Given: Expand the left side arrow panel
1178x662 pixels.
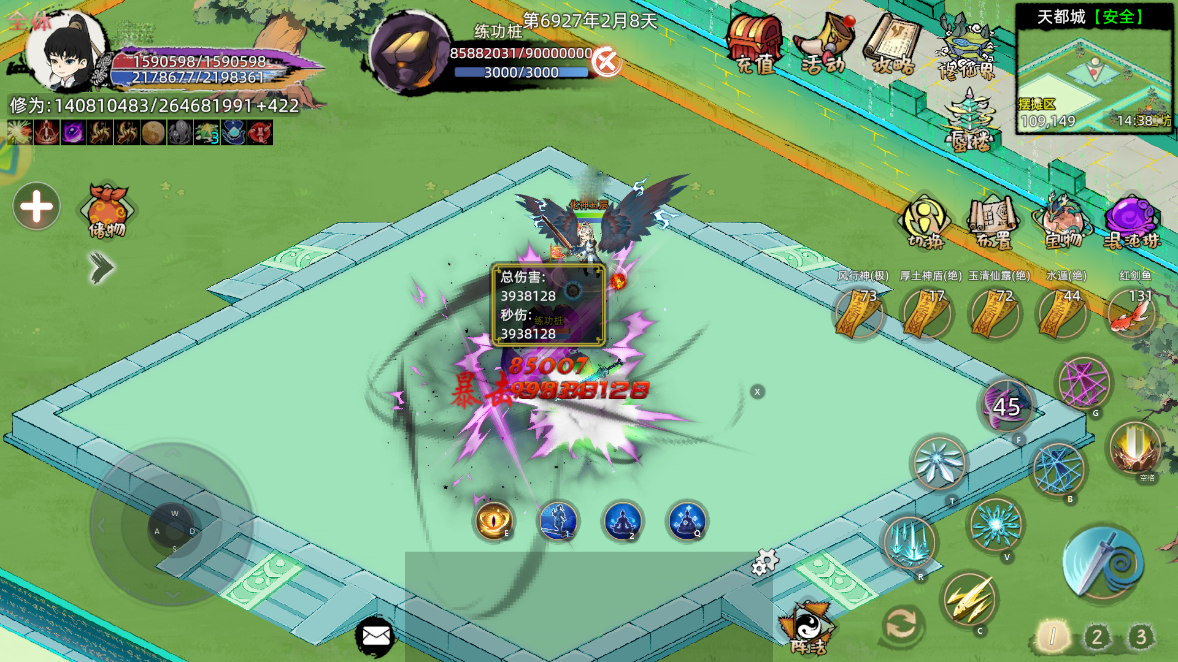Looking at the screenshot, I should pyautogui.click(x=100, y=266).
